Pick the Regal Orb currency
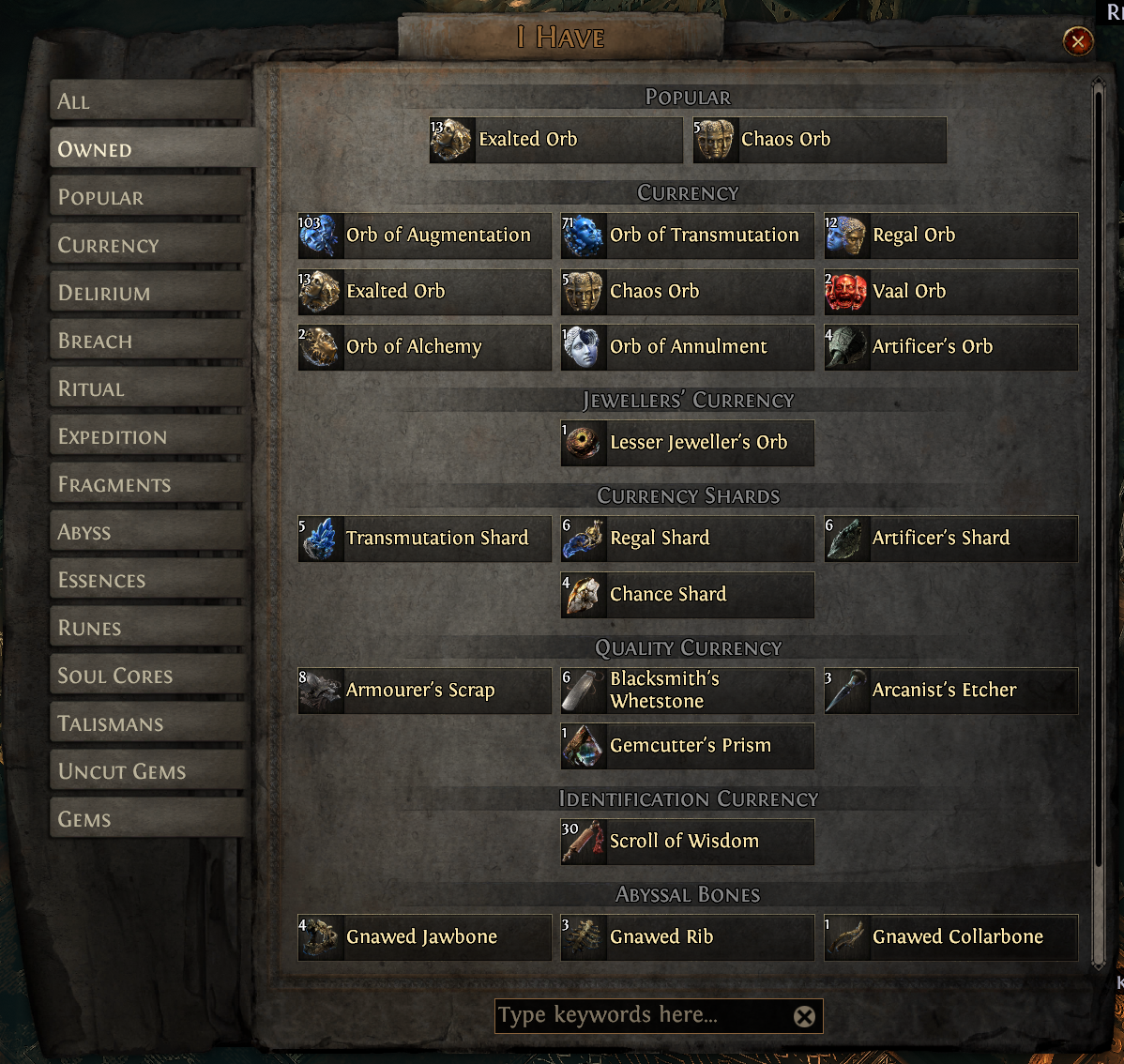 click(950, 236)
